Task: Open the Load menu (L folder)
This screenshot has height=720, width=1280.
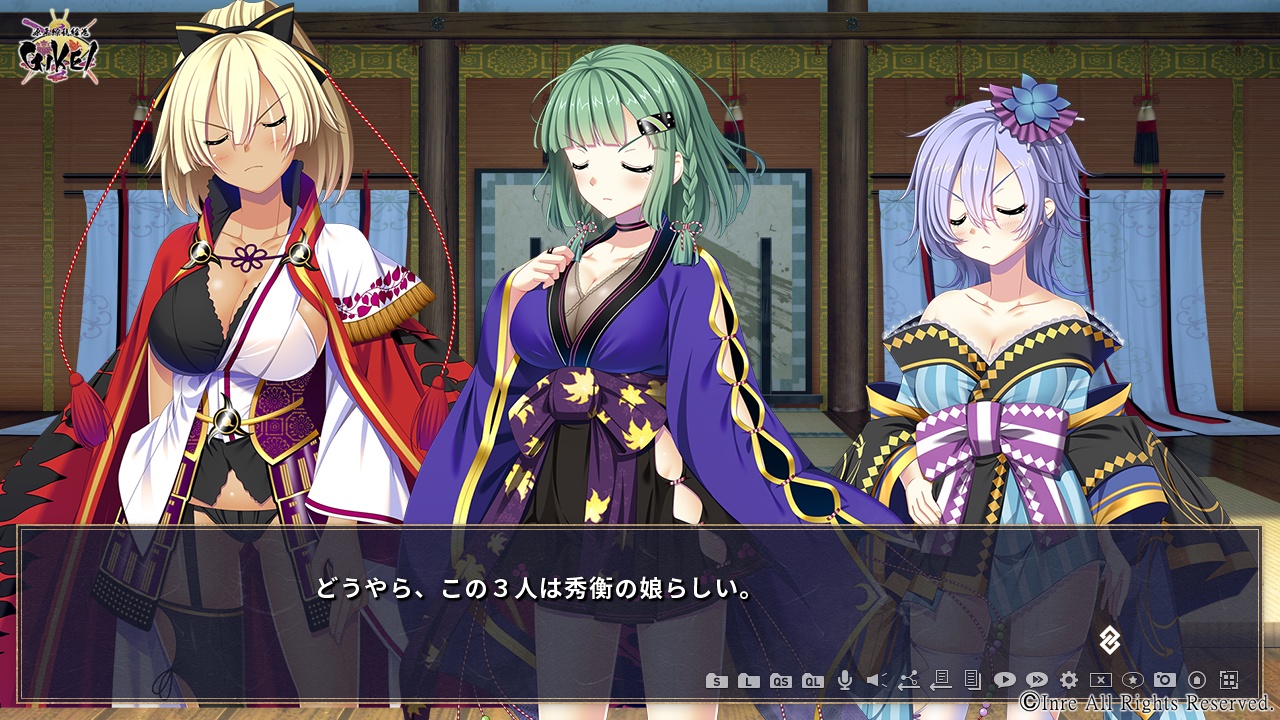Action: (x=748, y=681)
